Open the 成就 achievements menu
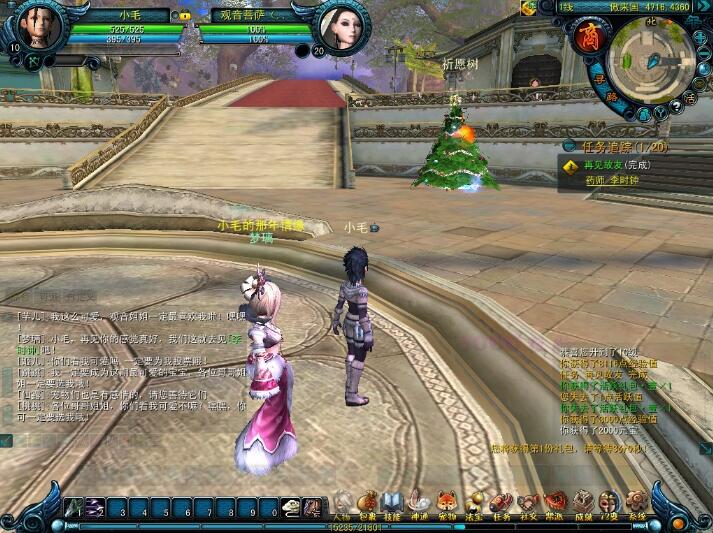The width and height of the screenshot is (713, 533). 582,503
